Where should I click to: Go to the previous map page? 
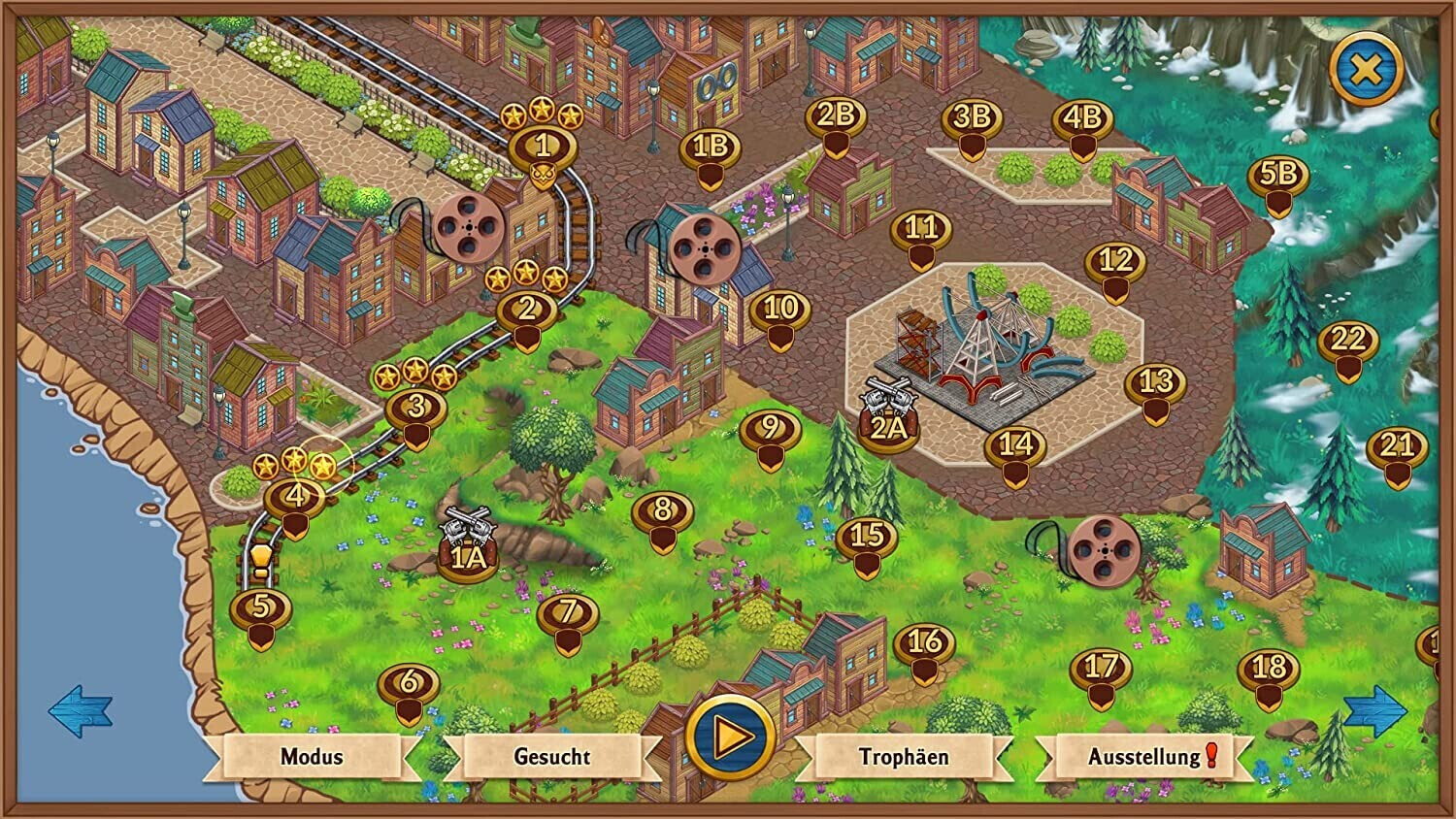[81, 711]
